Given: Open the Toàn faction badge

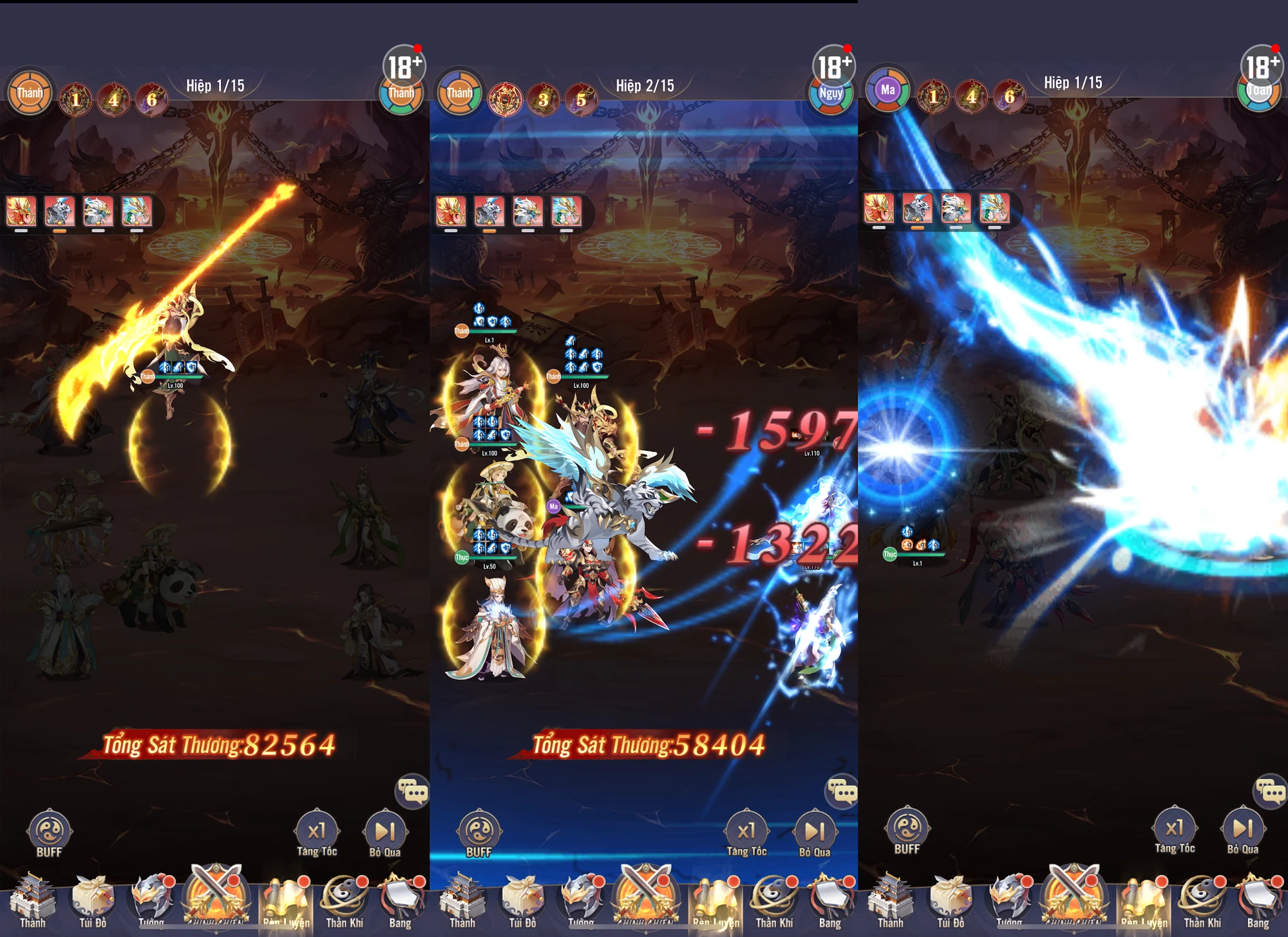Looking at the screenshot, I should tap(1259, 91).
